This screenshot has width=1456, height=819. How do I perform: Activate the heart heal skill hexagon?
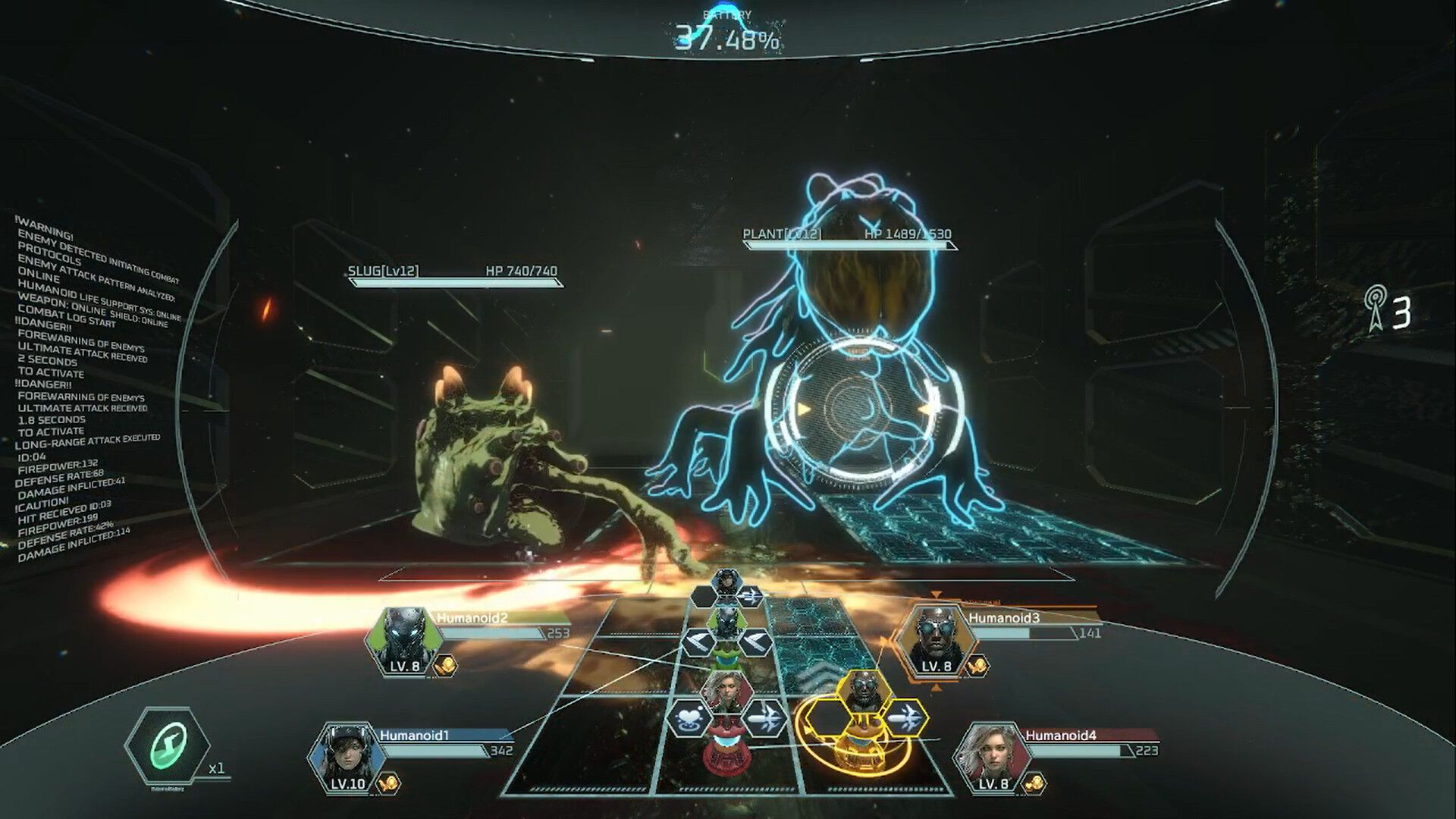point(689,717)
